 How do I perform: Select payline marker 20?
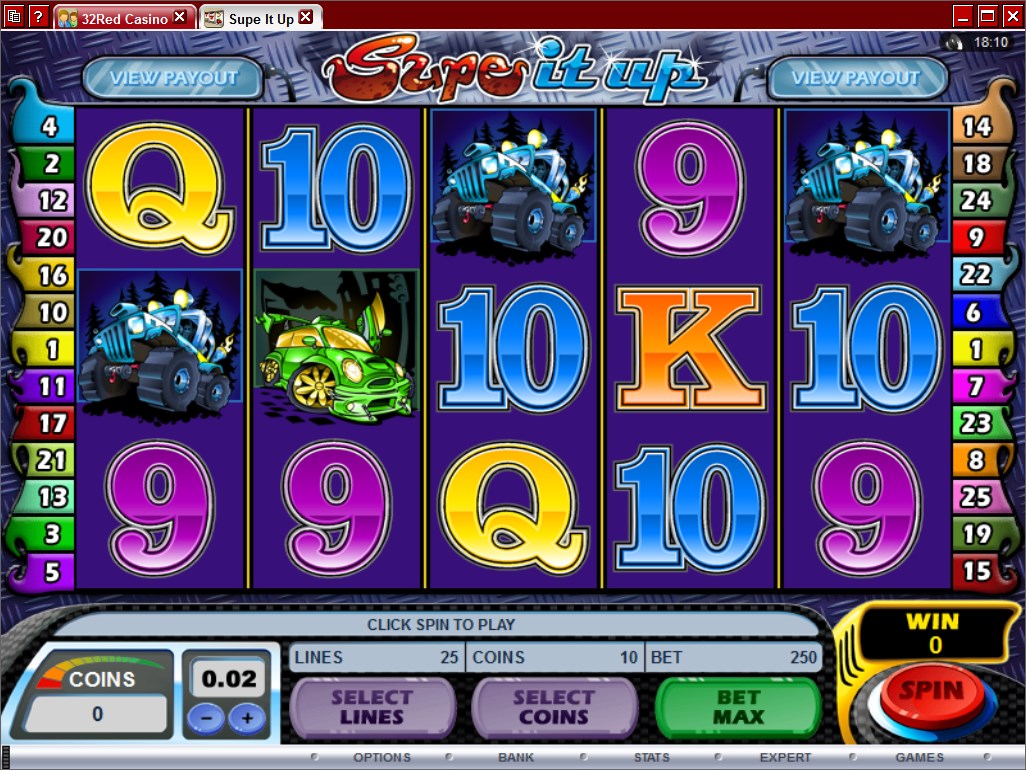pos(51,237)
